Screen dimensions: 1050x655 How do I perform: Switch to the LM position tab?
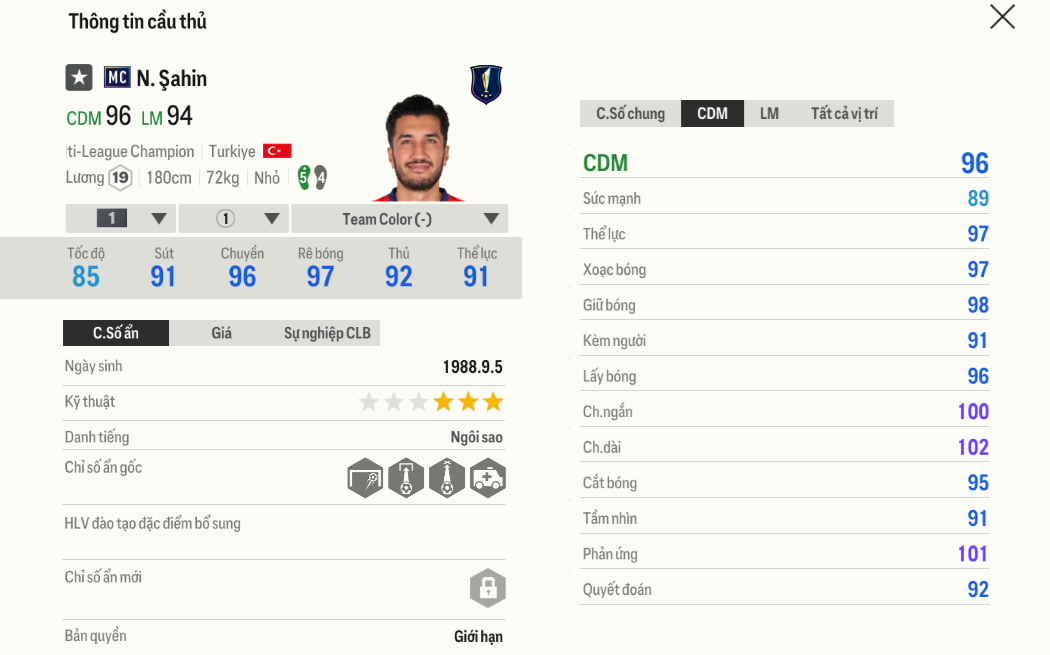coord(769,114)
